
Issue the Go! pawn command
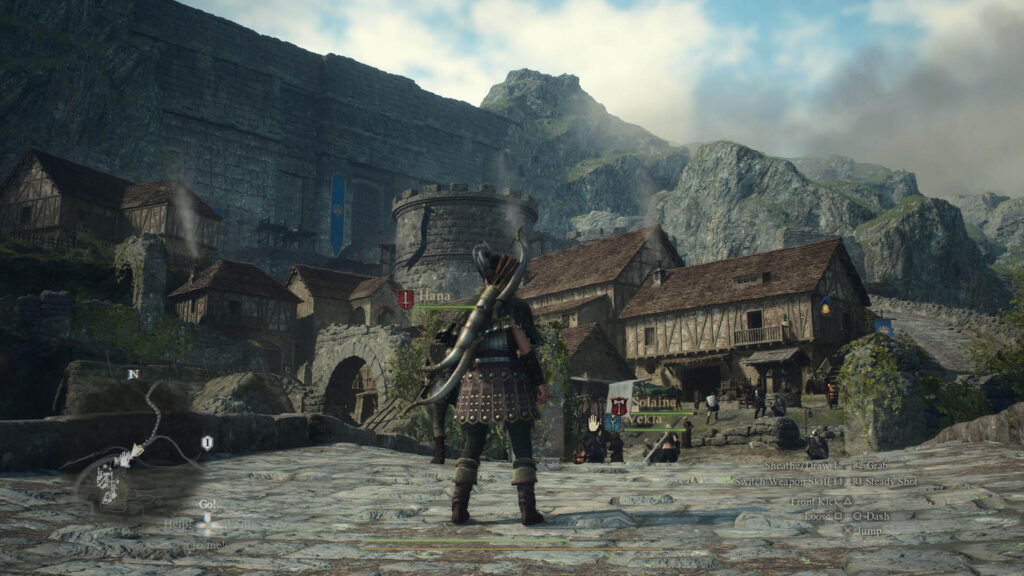click(x=208, y=505)
